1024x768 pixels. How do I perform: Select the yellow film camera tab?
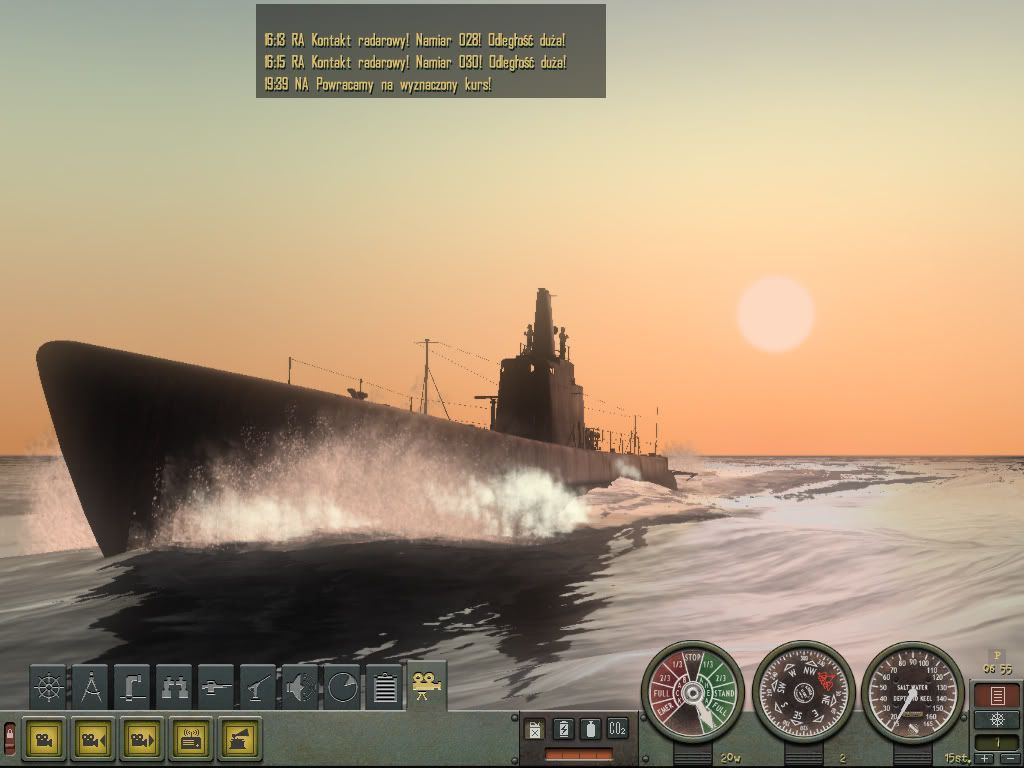click(427, 684)
